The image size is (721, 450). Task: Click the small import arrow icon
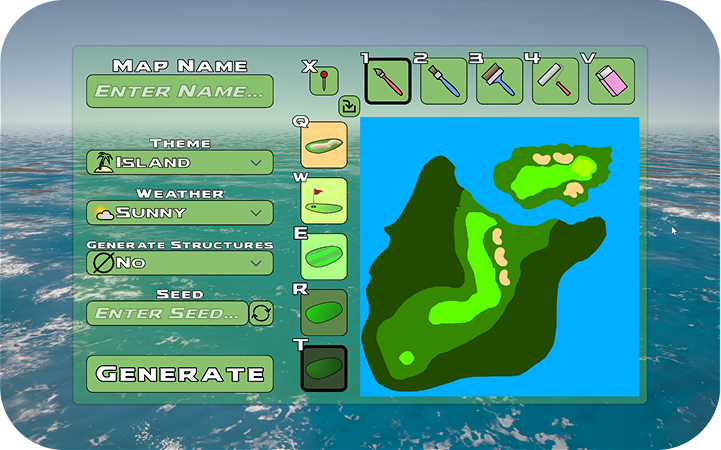[x=349, y=105]
